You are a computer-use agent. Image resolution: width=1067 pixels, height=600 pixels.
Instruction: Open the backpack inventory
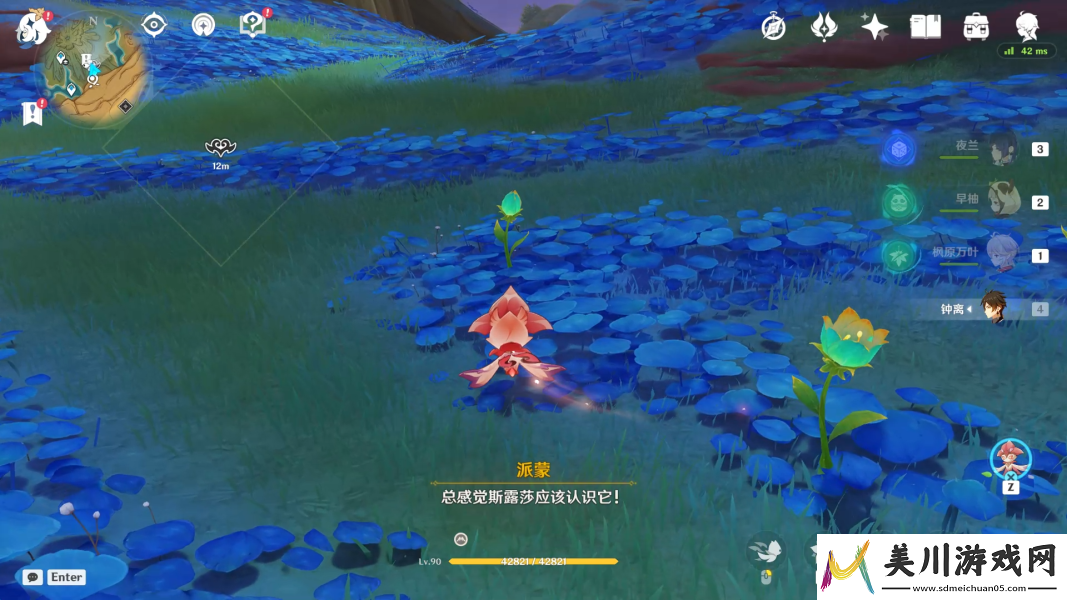click(x=976, y=27)
